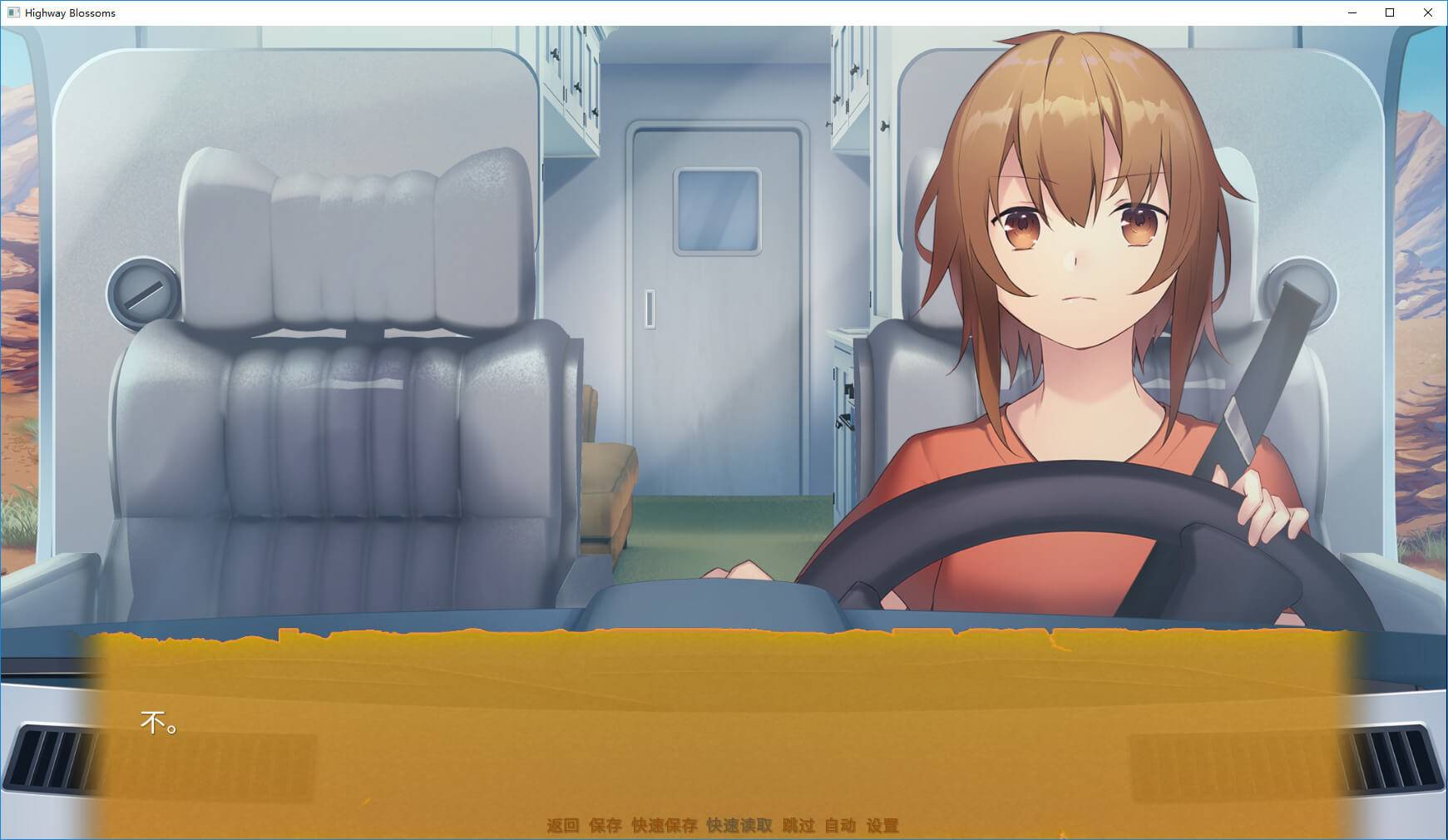Select 快速读取 (Quick Load)

click(739, 825)
